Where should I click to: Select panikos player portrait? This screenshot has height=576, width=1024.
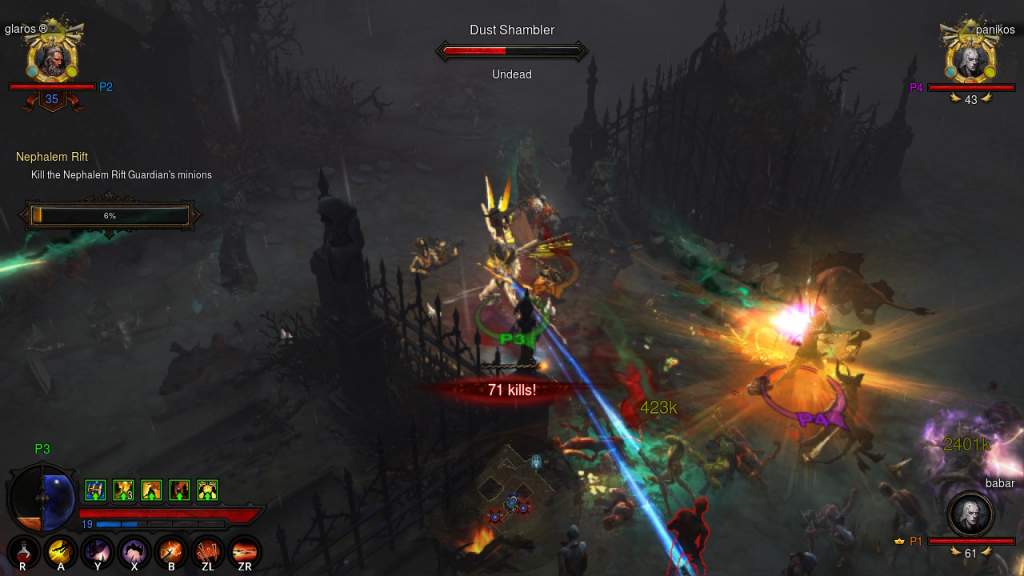(x=969, y=59)
